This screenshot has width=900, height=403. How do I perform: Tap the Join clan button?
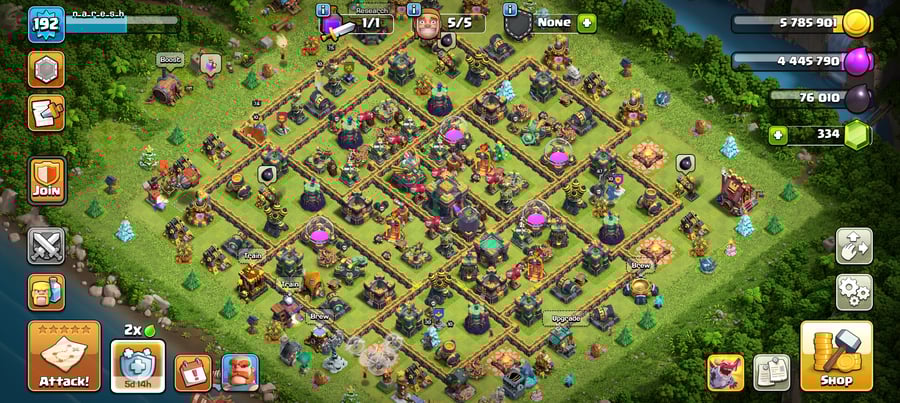click(x=47, y=180)
